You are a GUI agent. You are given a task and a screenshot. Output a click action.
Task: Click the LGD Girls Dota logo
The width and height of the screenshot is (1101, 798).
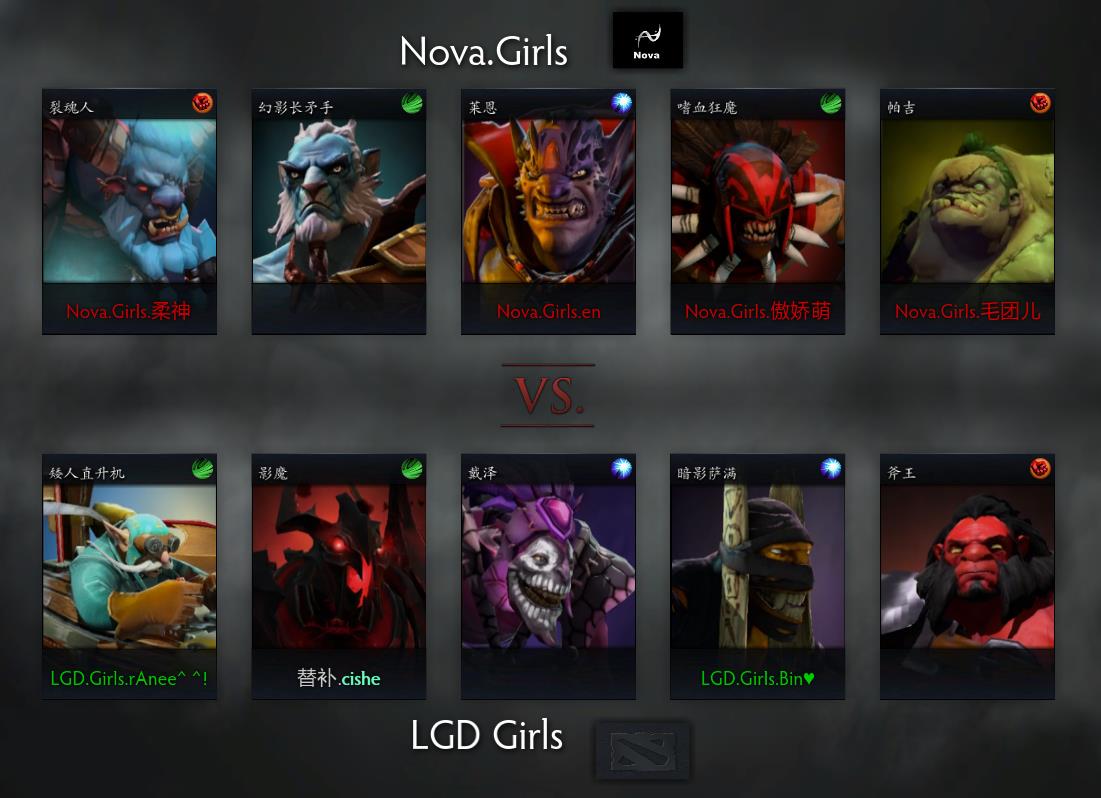642,750
